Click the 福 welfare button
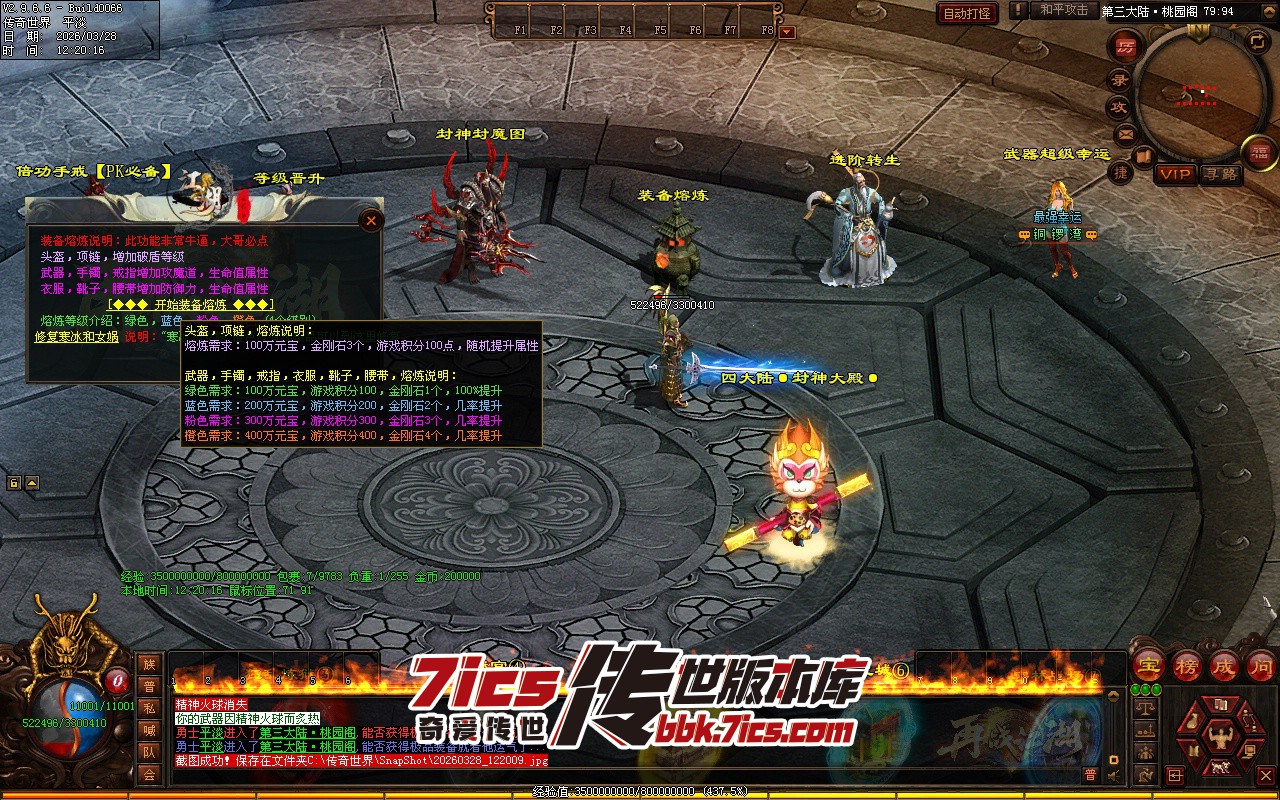This screenshot has width=1280, height=800. pos(1258,151)
